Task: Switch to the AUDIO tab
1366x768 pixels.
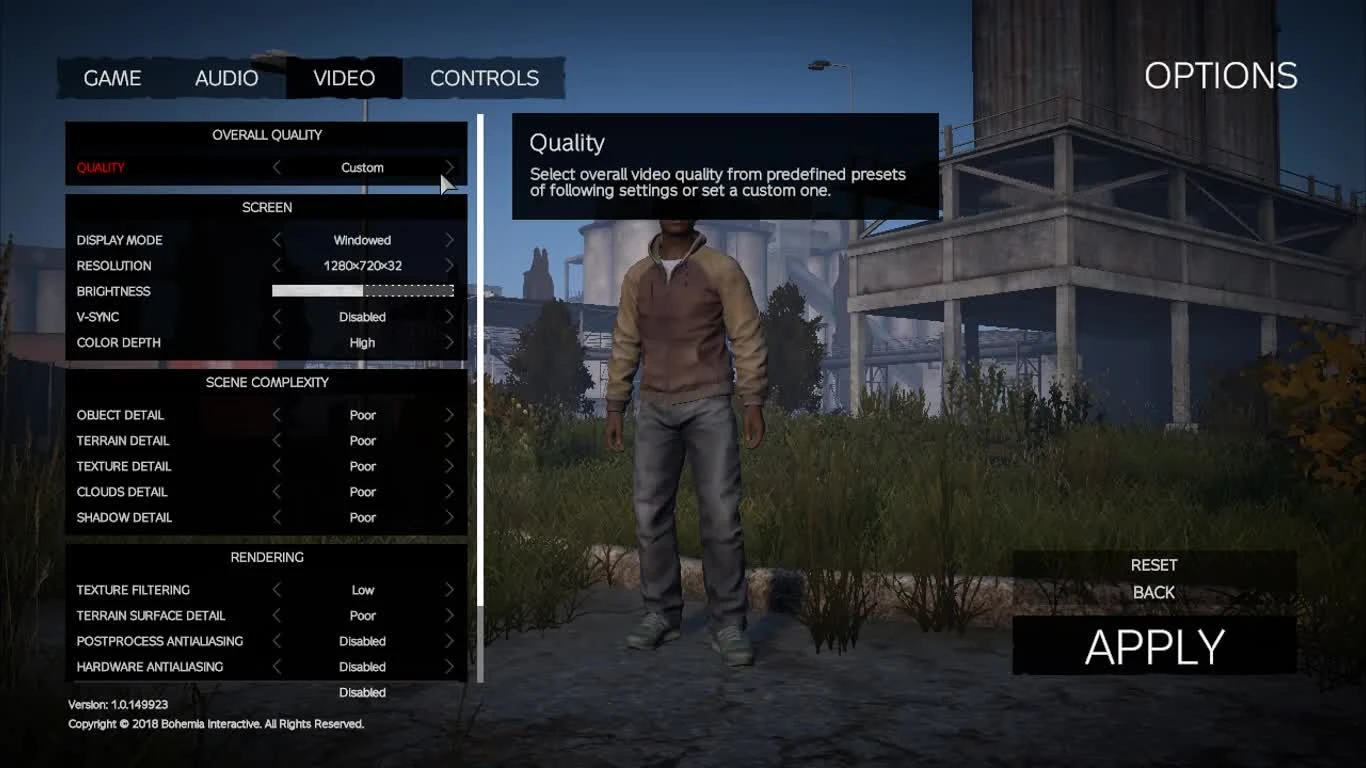Action: tap(226, 78)
